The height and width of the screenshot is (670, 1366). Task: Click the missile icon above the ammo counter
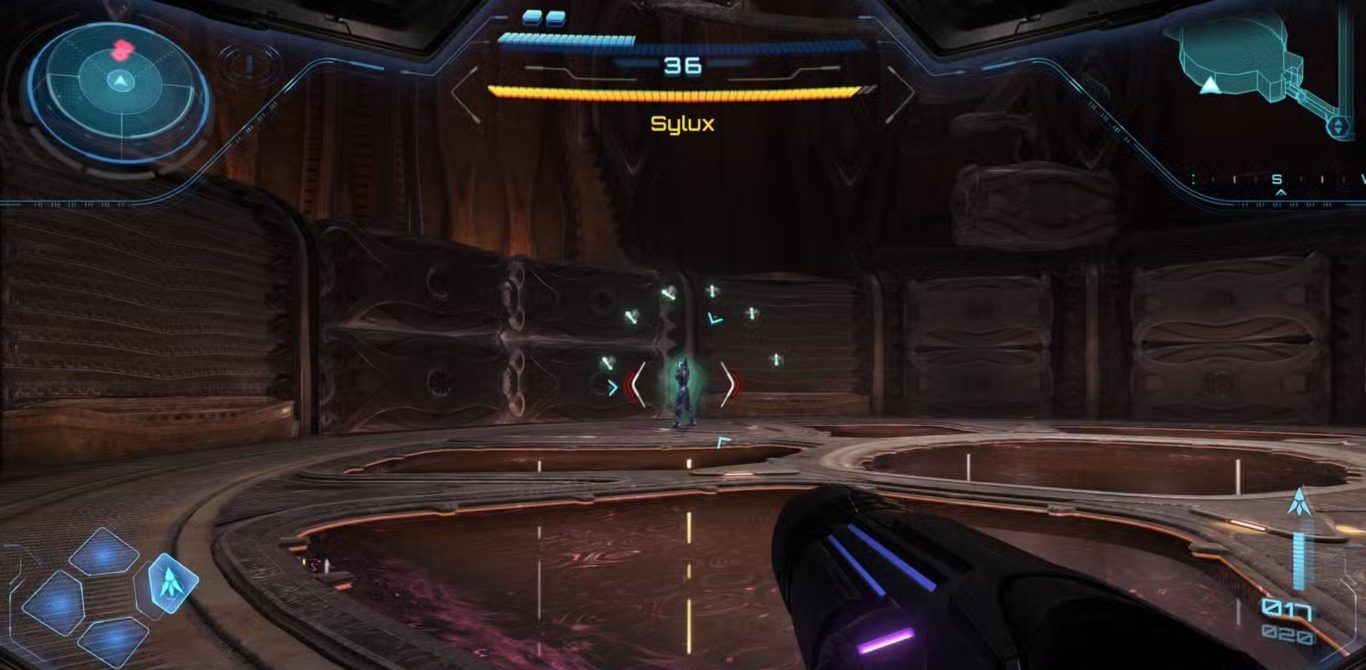[x=1298, y=502]
